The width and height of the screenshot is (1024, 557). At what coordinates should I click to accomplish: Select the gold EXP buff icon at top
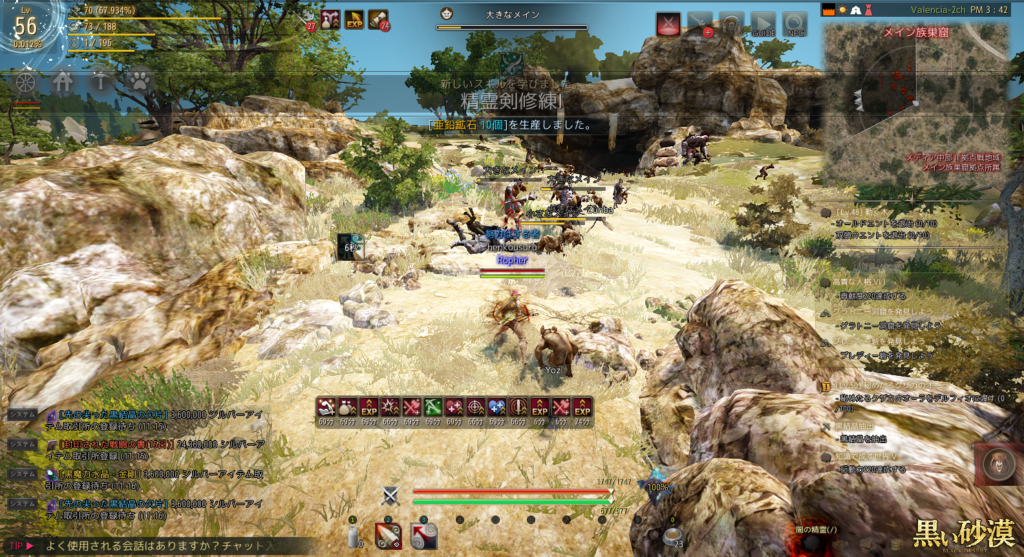[354, 19]
